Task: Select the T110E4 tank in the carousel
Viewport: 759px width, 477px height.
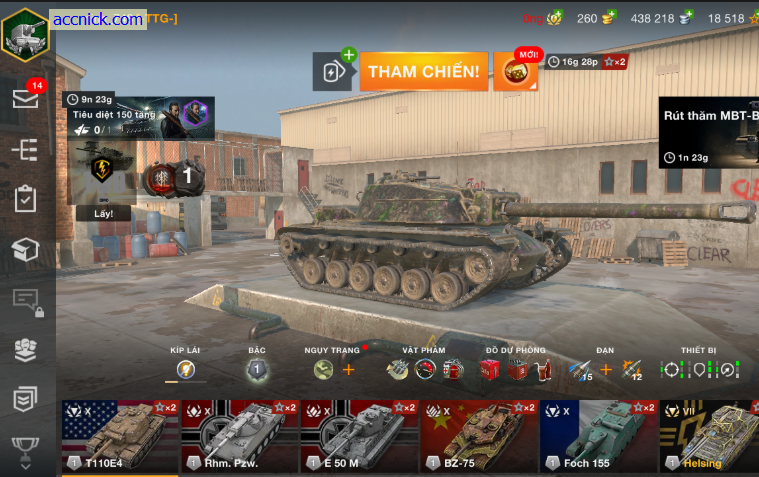Action: [119, 437]
